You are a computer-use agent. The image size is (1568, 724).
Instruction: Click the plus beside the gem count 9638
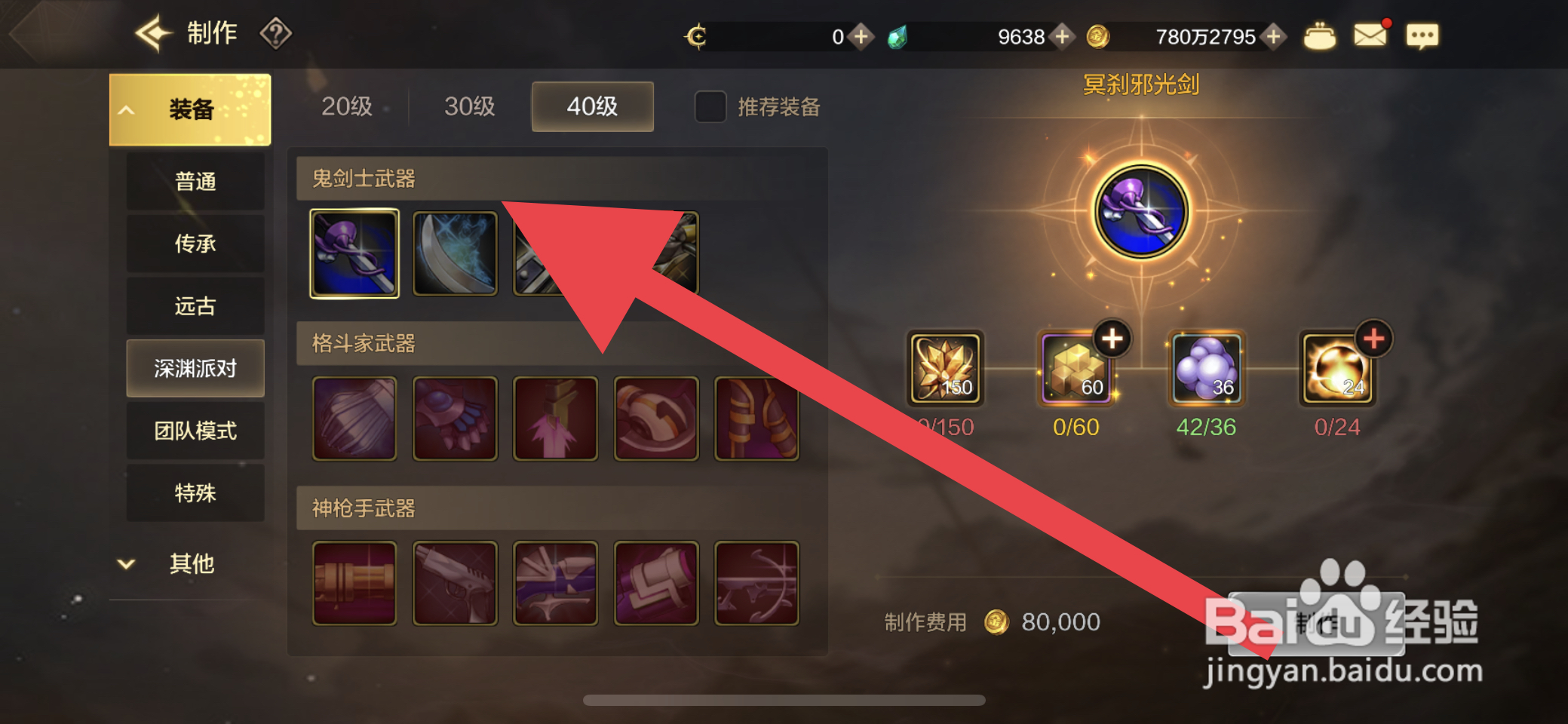1063,36
